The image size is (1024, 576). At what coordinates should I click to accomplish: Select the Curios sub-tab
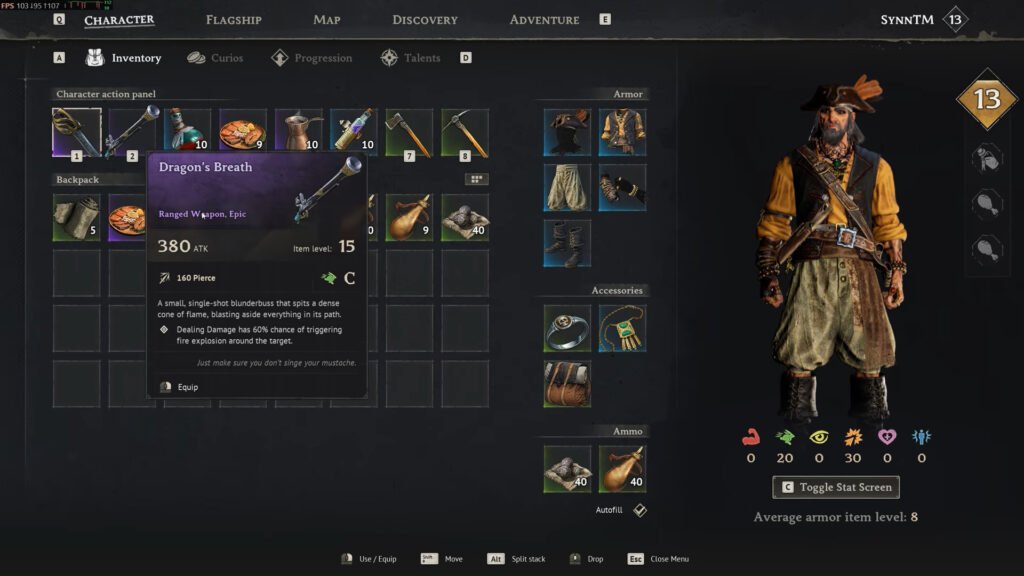(x=215, y=58)
